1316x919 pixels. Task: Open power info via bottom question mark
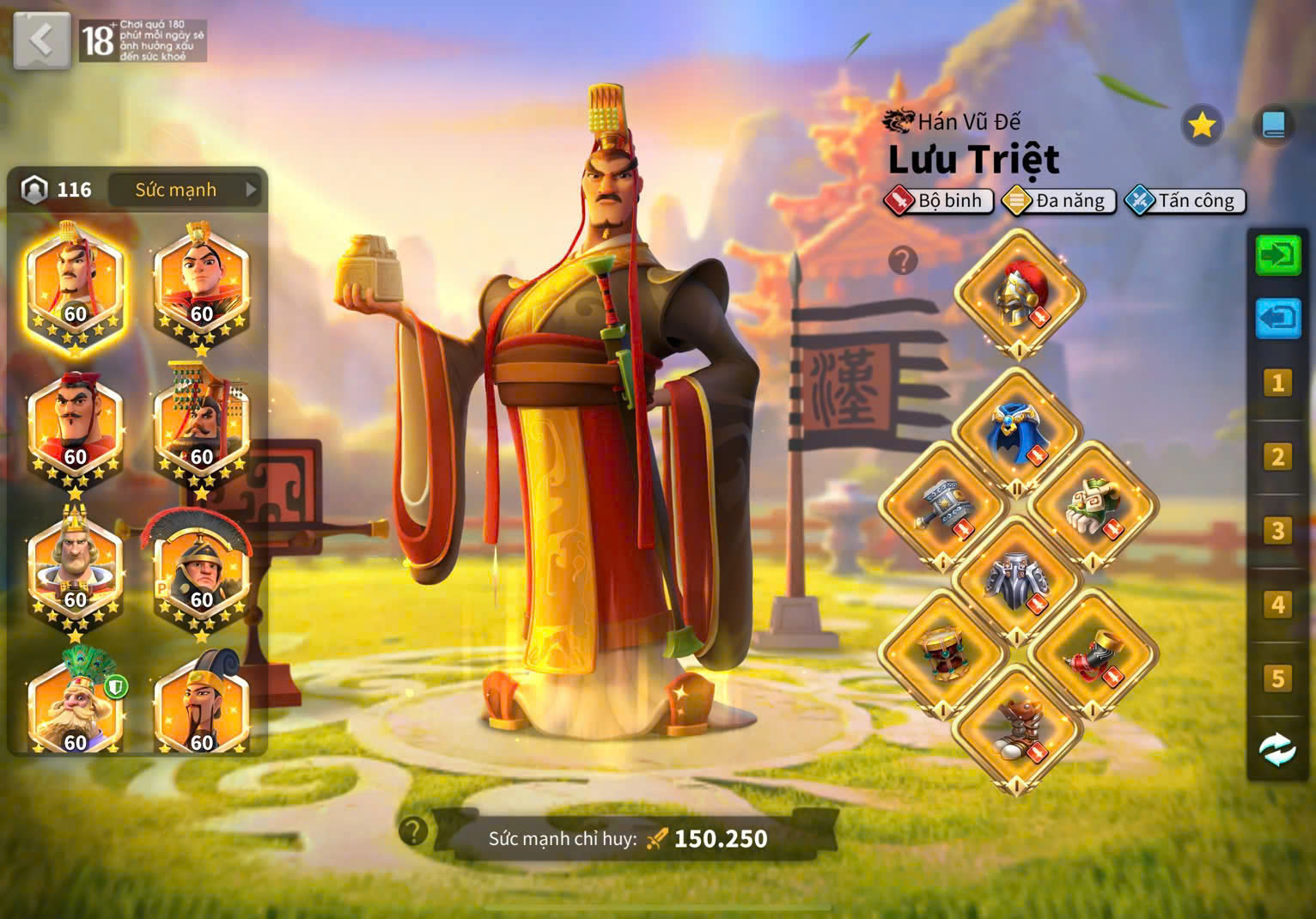click(411, 830)
